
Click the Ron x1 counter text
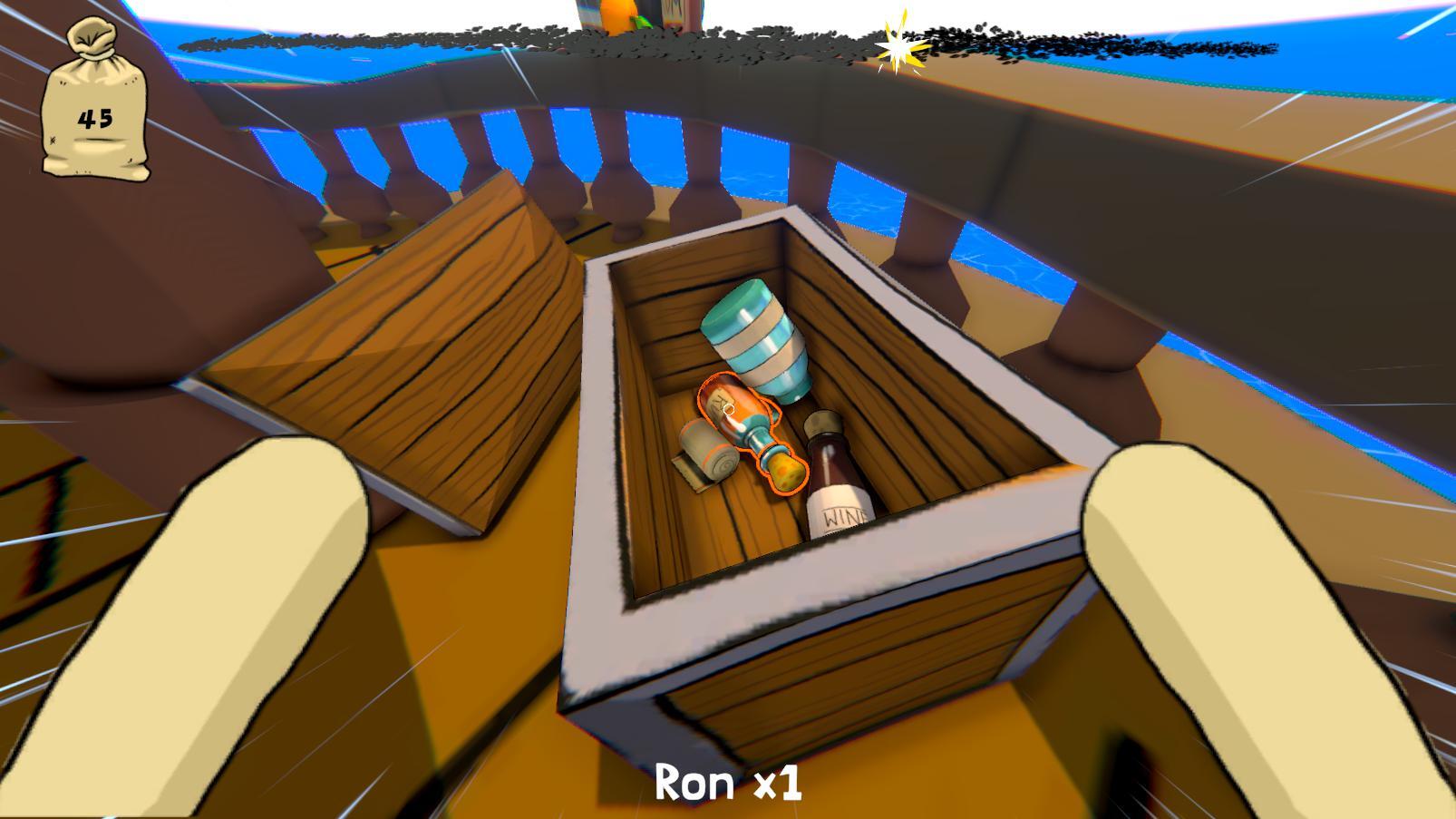(x=728, y=782)
